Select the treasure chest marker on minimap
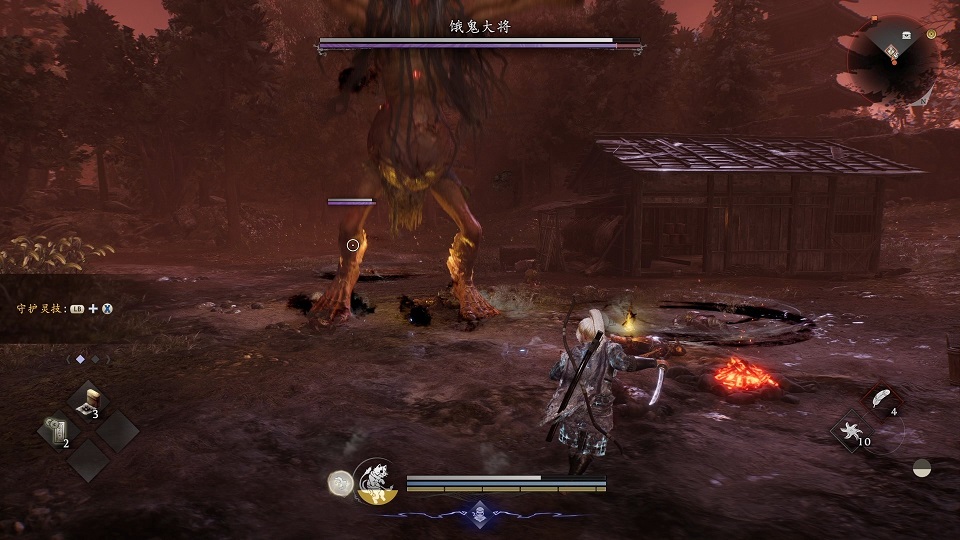Screen dimensions: 960x540 click(x=907, y=36)
